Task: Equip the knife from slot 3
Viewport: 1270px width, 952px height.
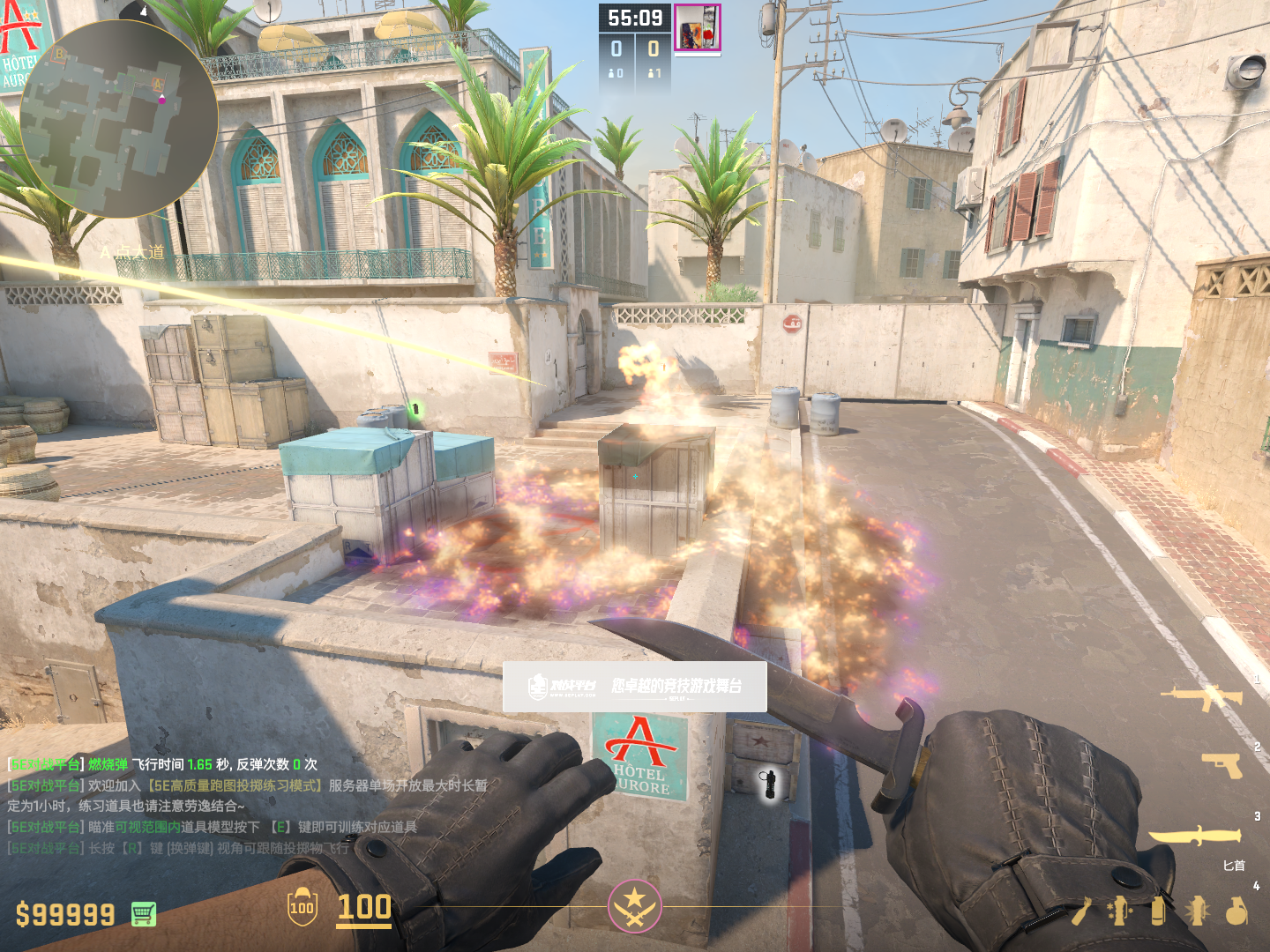Action: (x=1195, y=835)
